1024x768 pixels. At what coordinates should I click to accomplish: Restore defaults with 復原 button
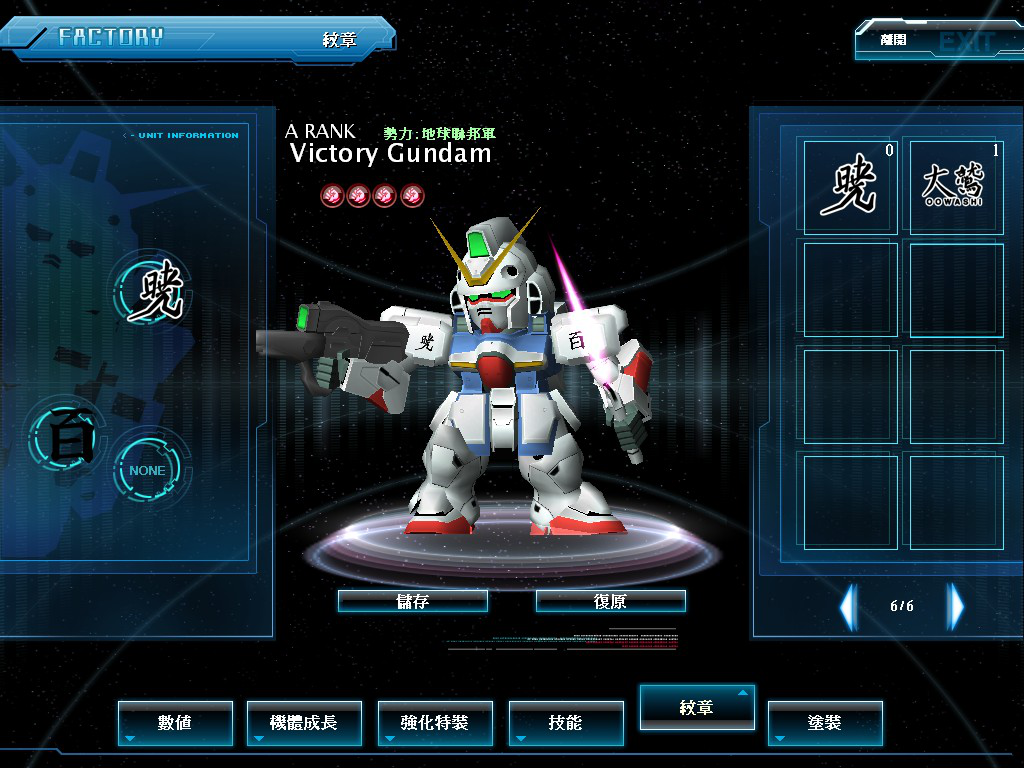pos(610,601)
